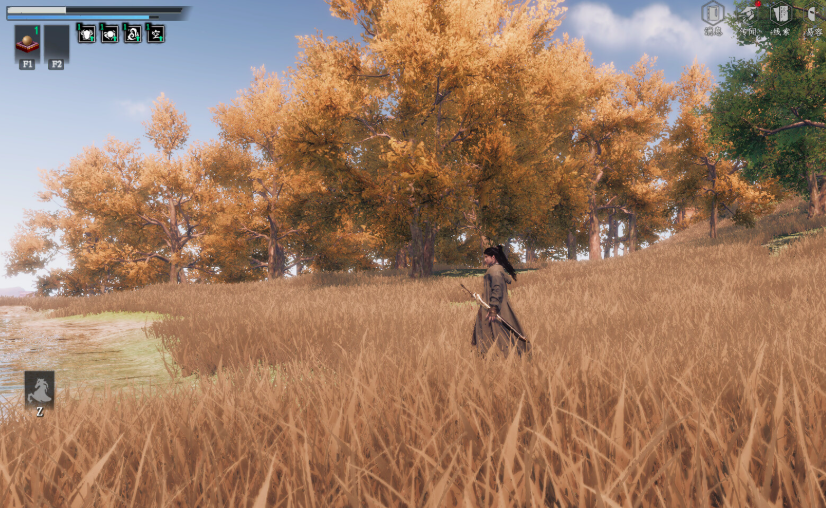Open the 线索 clues icon
The width and height of the screenshot is (826, 508).
pyautogui.click(x=780, y=14)
